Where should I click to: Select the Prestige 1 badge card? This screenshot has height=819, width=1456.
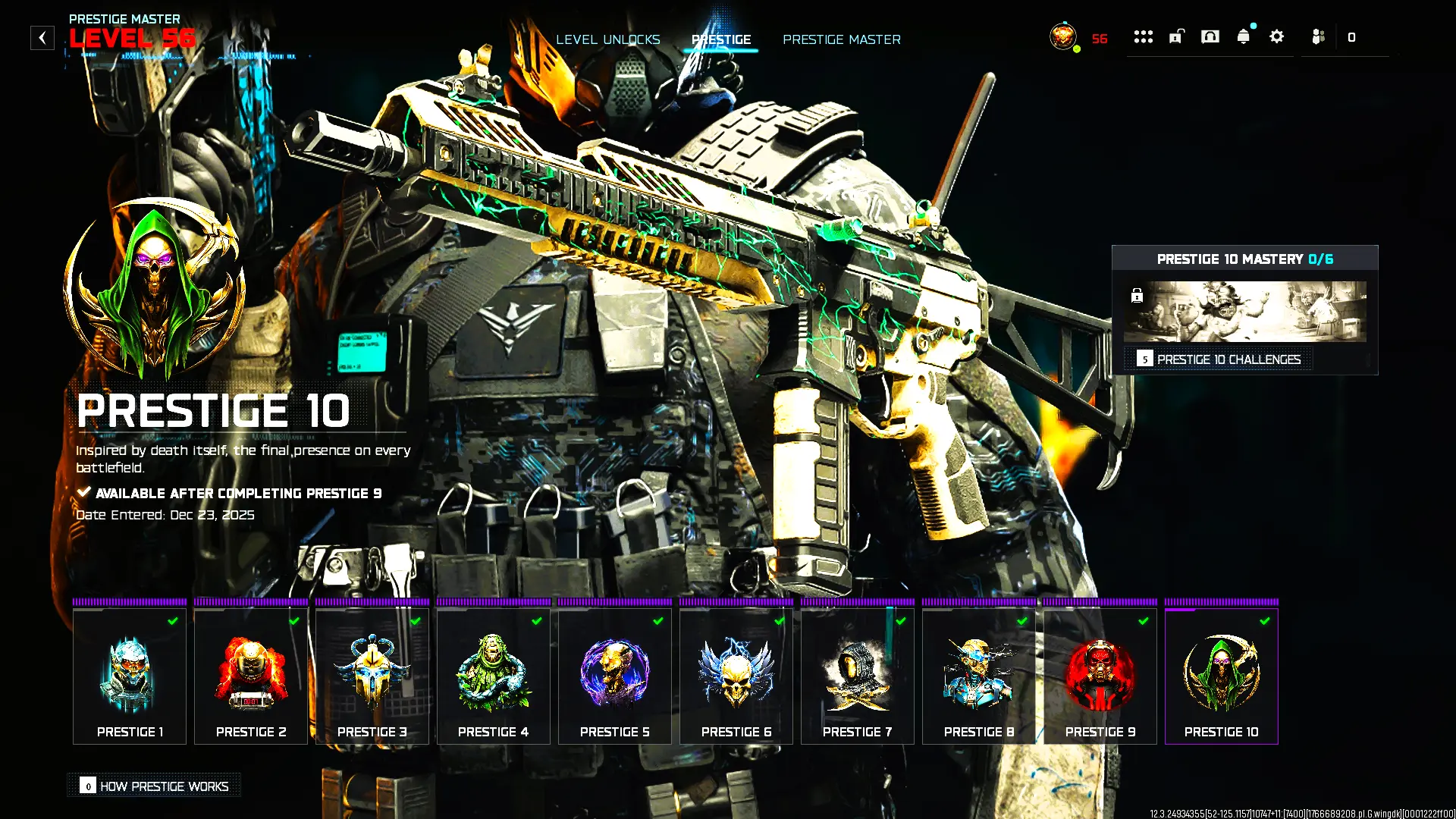(129, 675)
